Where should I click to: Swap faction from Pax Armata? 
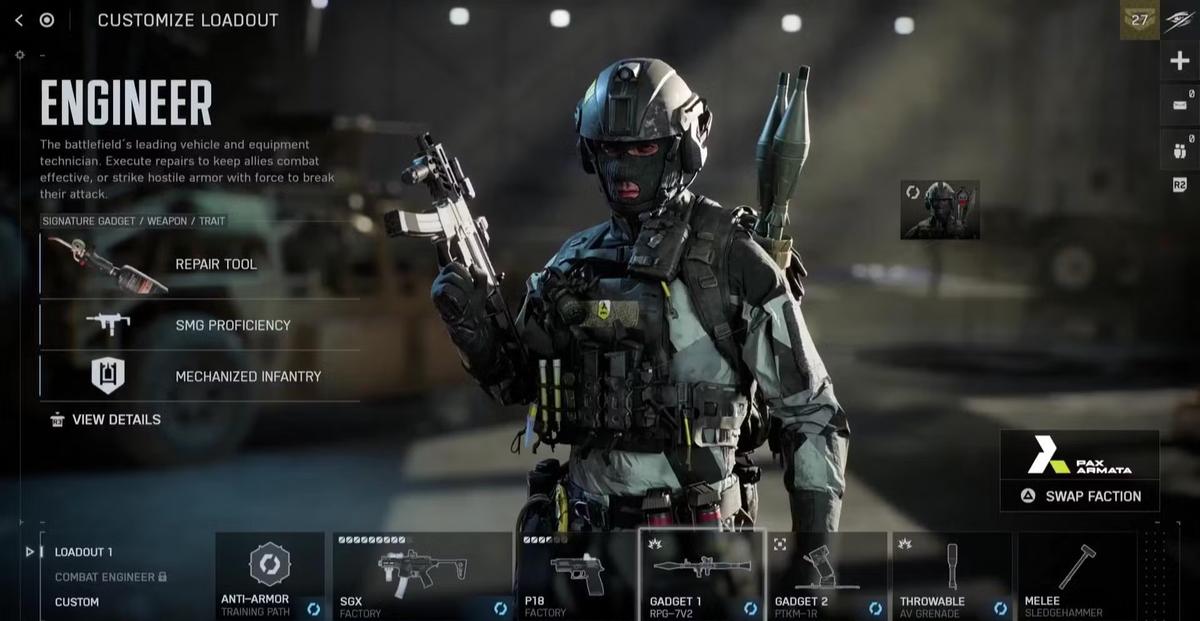point(1080,496)
